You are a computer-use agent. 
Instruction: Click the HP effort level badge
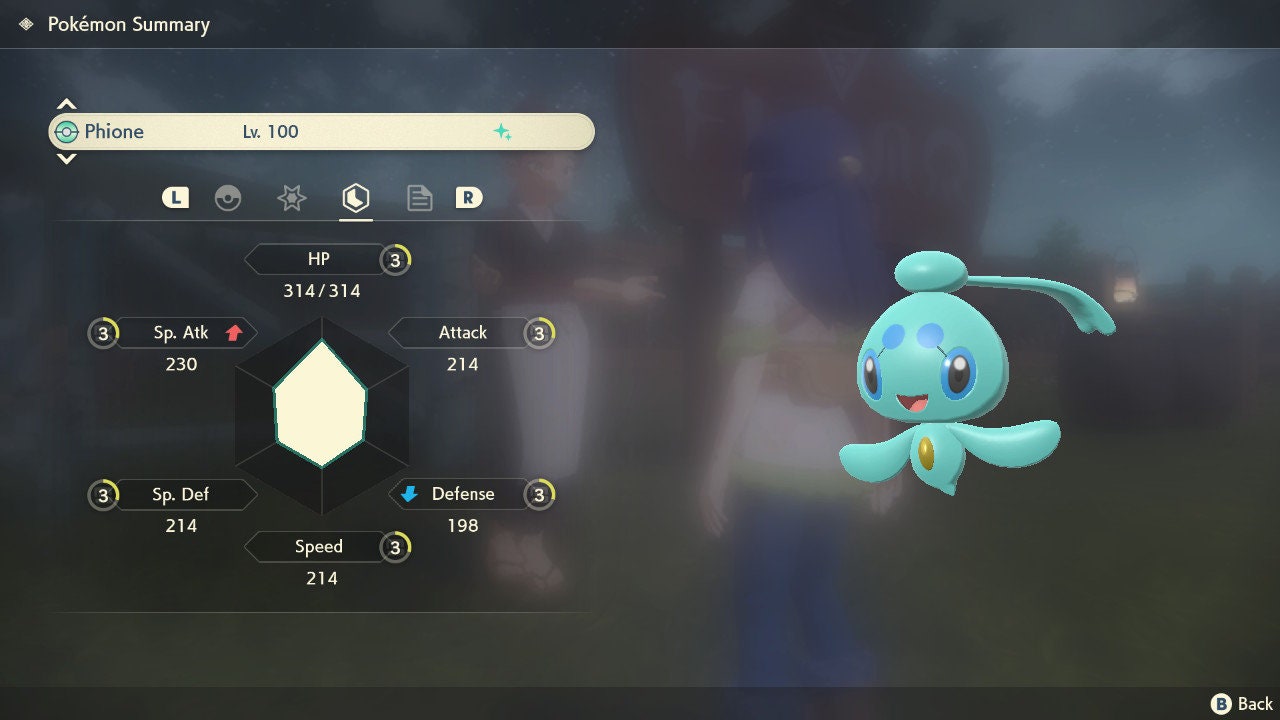396,260
